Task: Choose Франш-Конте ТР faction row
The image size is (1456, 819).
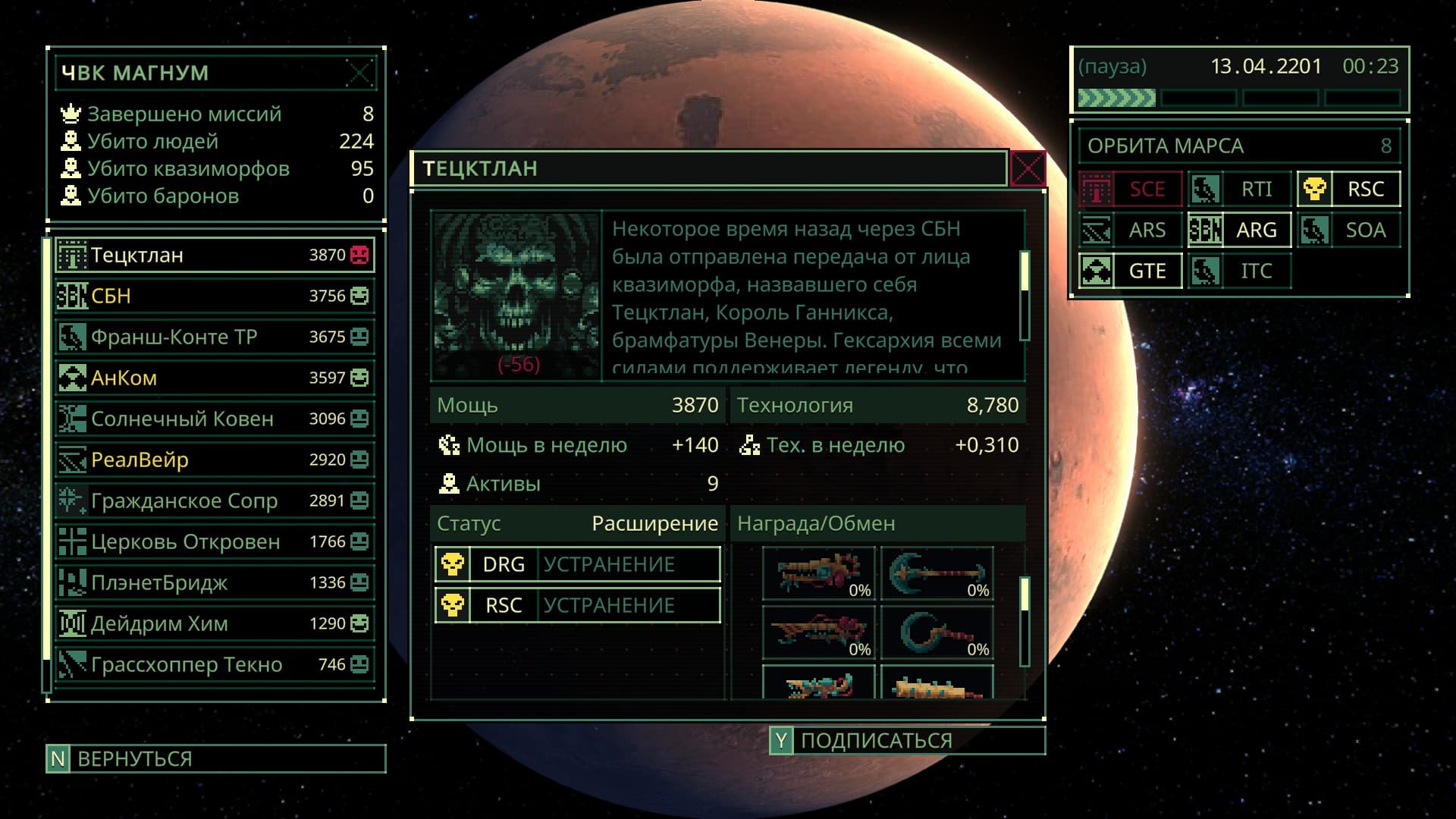Action: click(215, 337)
